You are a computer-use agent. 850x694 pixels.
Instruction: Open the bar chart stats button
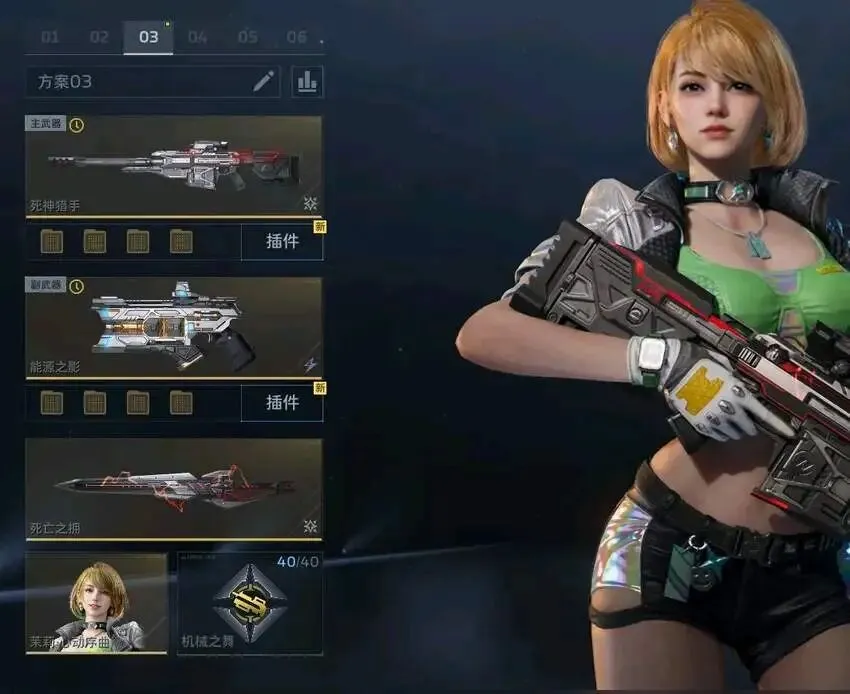(x=307, y=82)
